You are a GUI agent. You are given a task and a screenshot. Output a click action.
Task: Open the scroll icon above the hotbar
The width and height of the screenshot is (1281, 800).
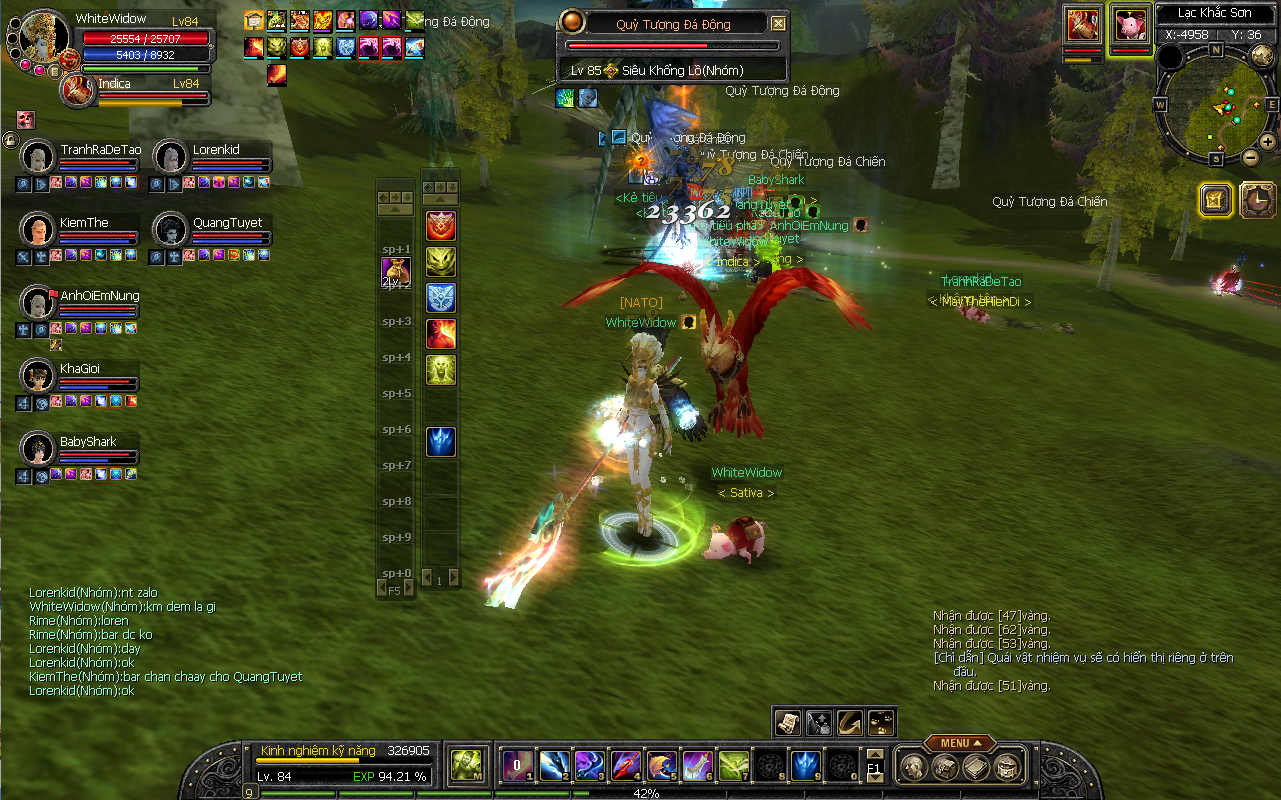pos(787,721)
